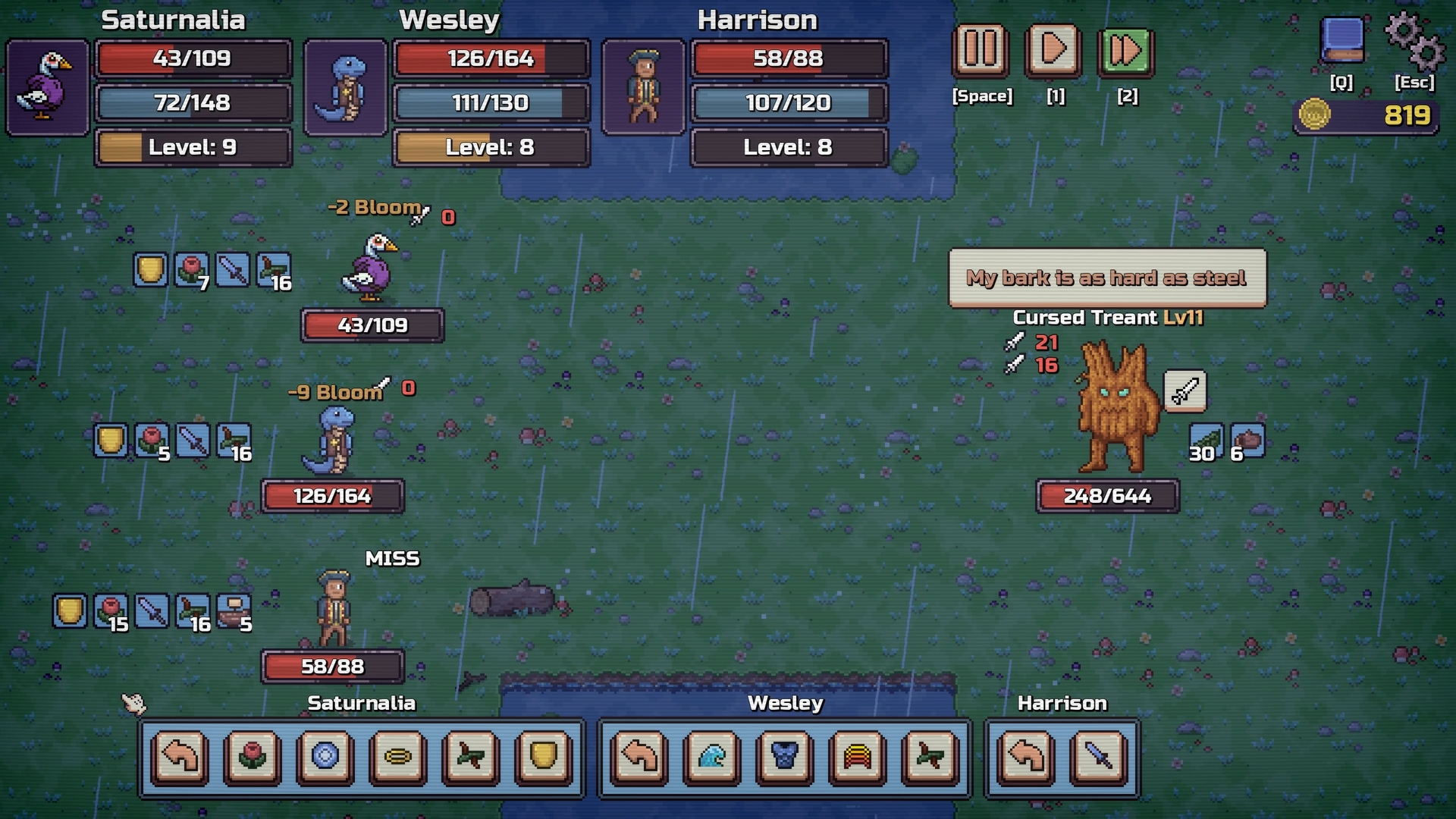Use Saturnalia's rose flower ability
The image size is (1456, 819).
click(253, 756)
